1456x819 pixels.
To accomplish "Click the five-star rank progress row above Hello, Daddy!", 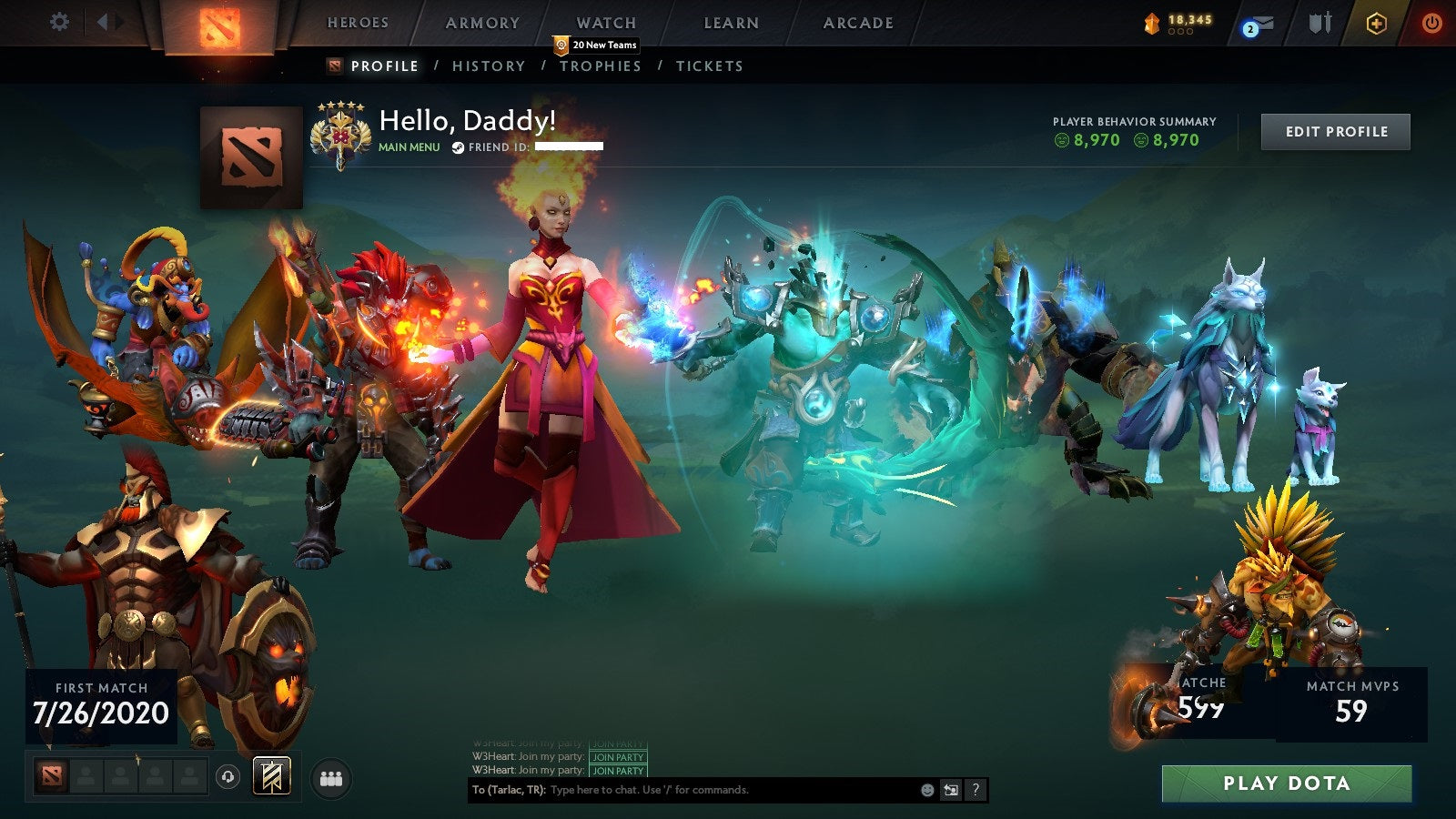I will (342, 106).
